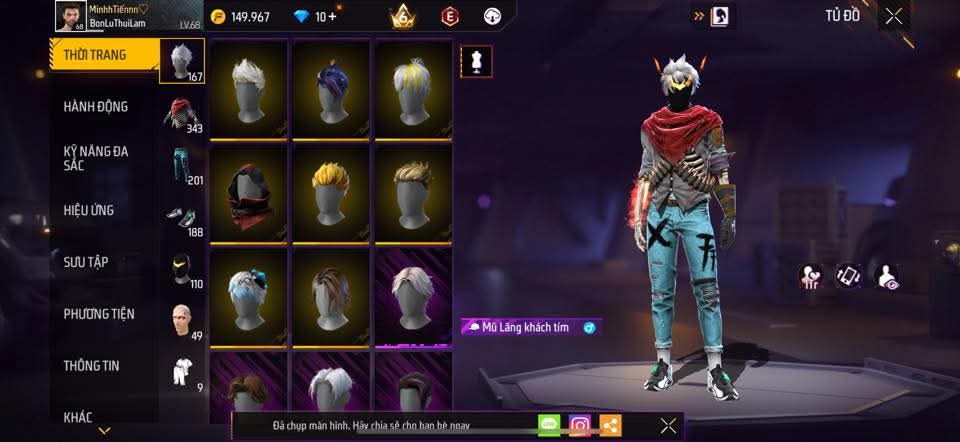The image size is (960, 442).
Task: Show the HIỆU ỨNG section
Action: tap(89, 210)
